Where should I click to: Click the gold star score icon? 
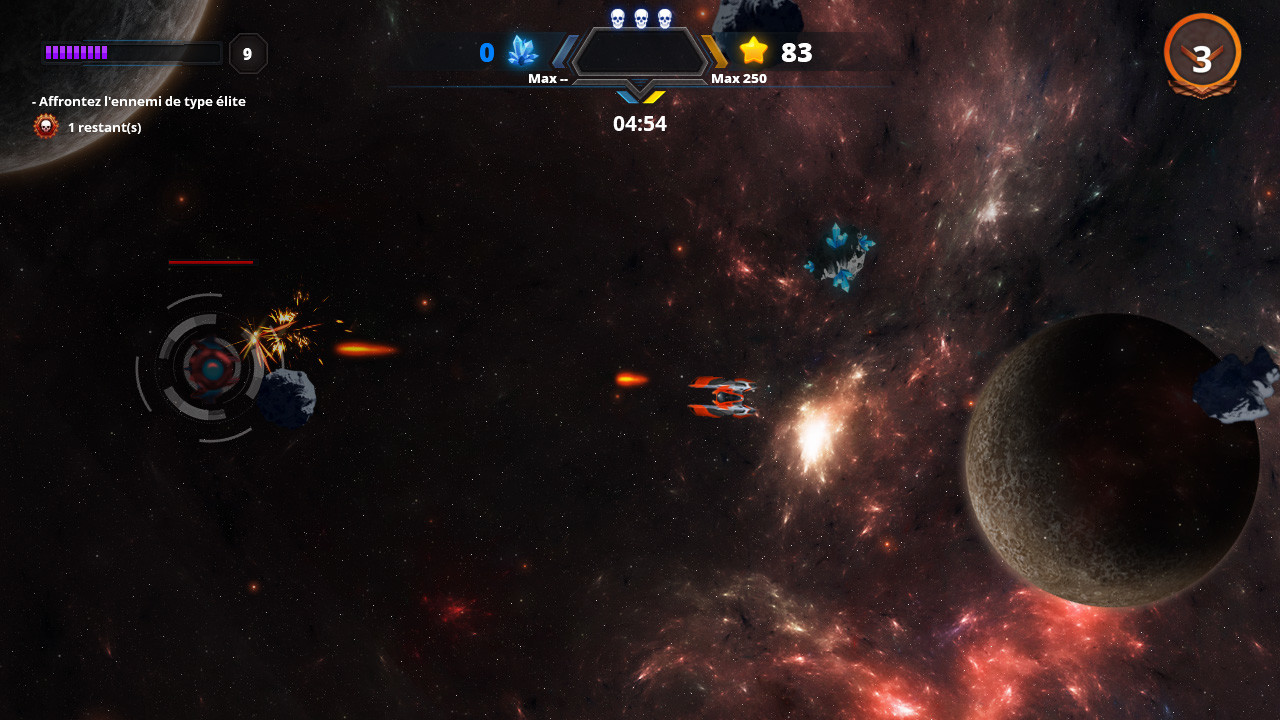click(752, 52)
